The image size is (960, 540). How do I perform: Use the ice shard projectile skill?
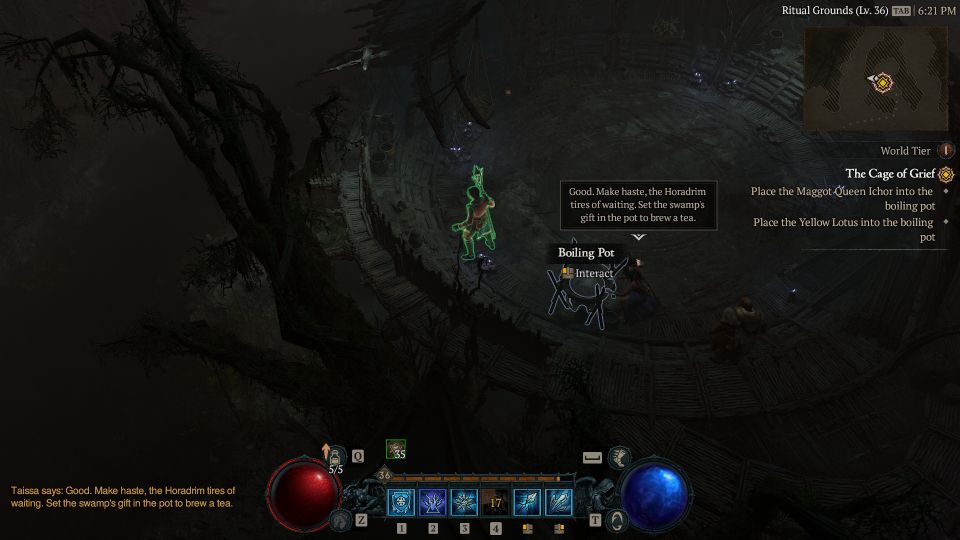click(527, 502)
